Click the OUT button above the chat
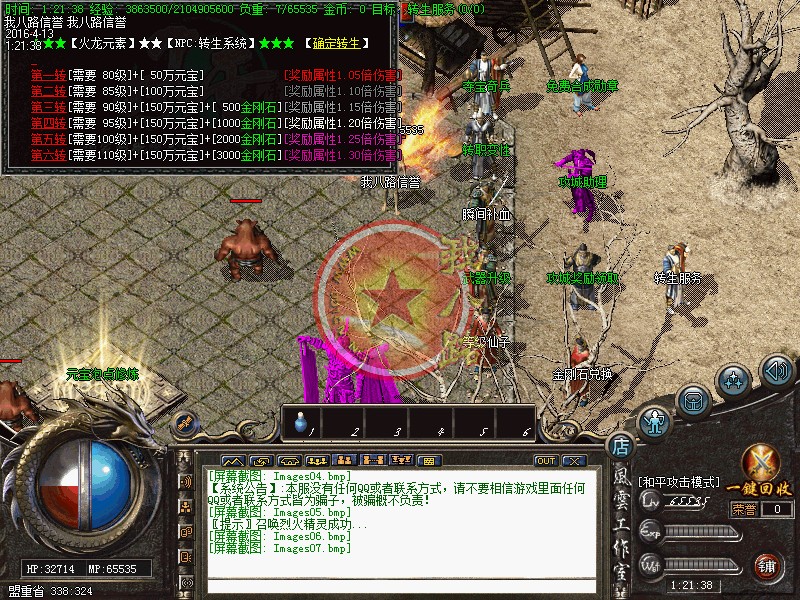Screen dimensions: 800x600 545,461
